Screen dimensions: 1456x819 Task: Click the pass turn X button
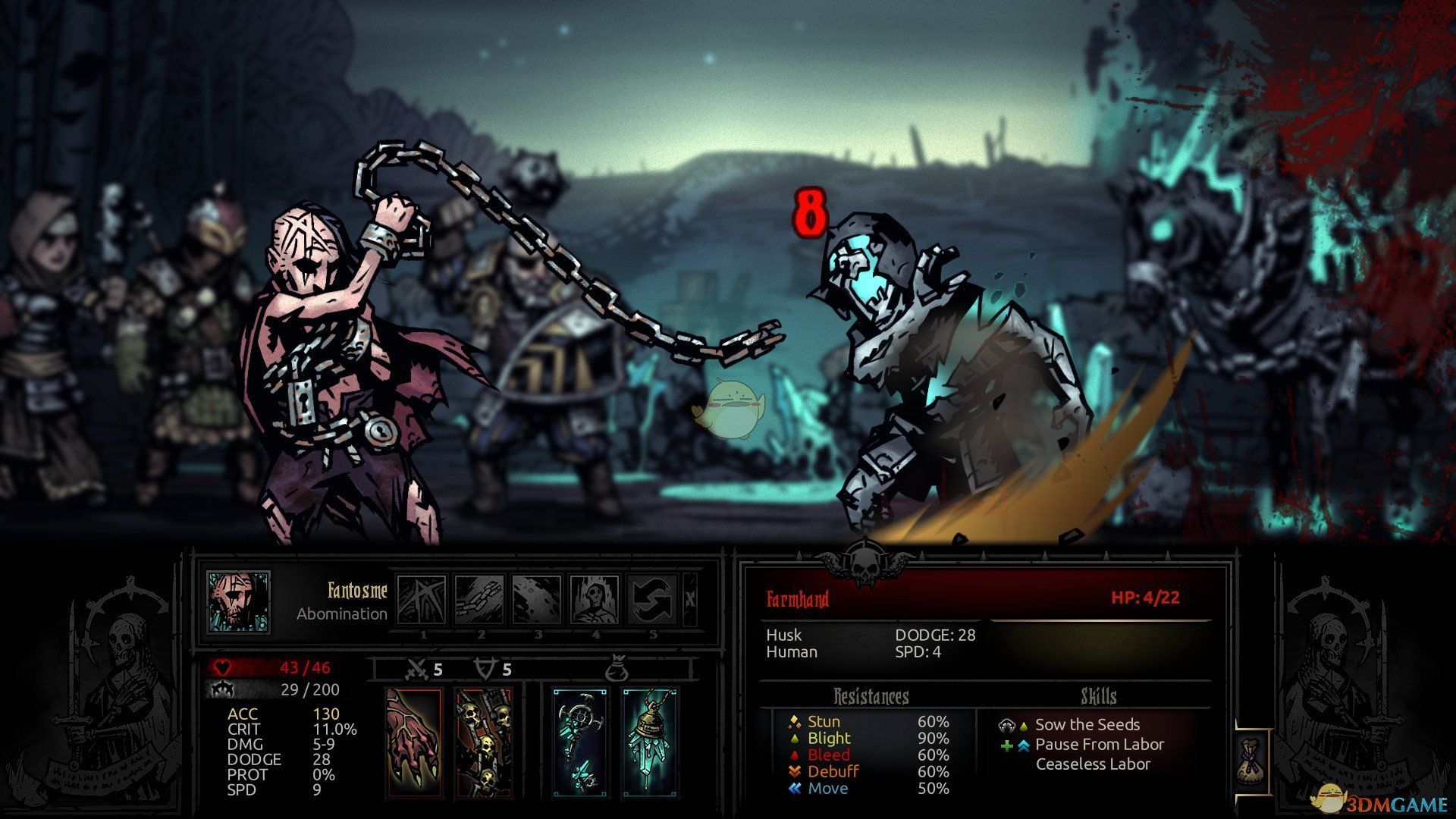click(690, 599)
